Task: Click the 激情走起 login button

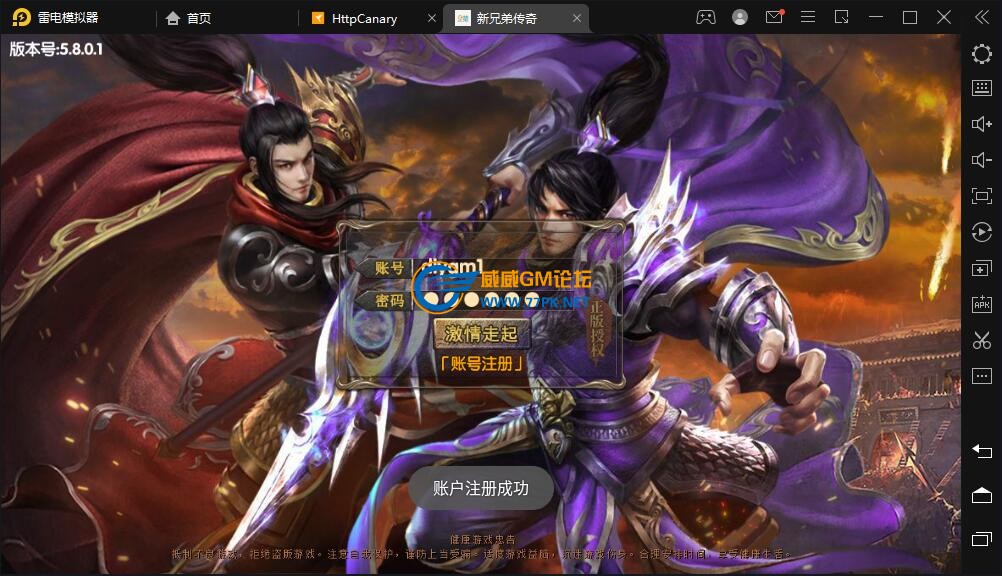Action: [481, 333]
